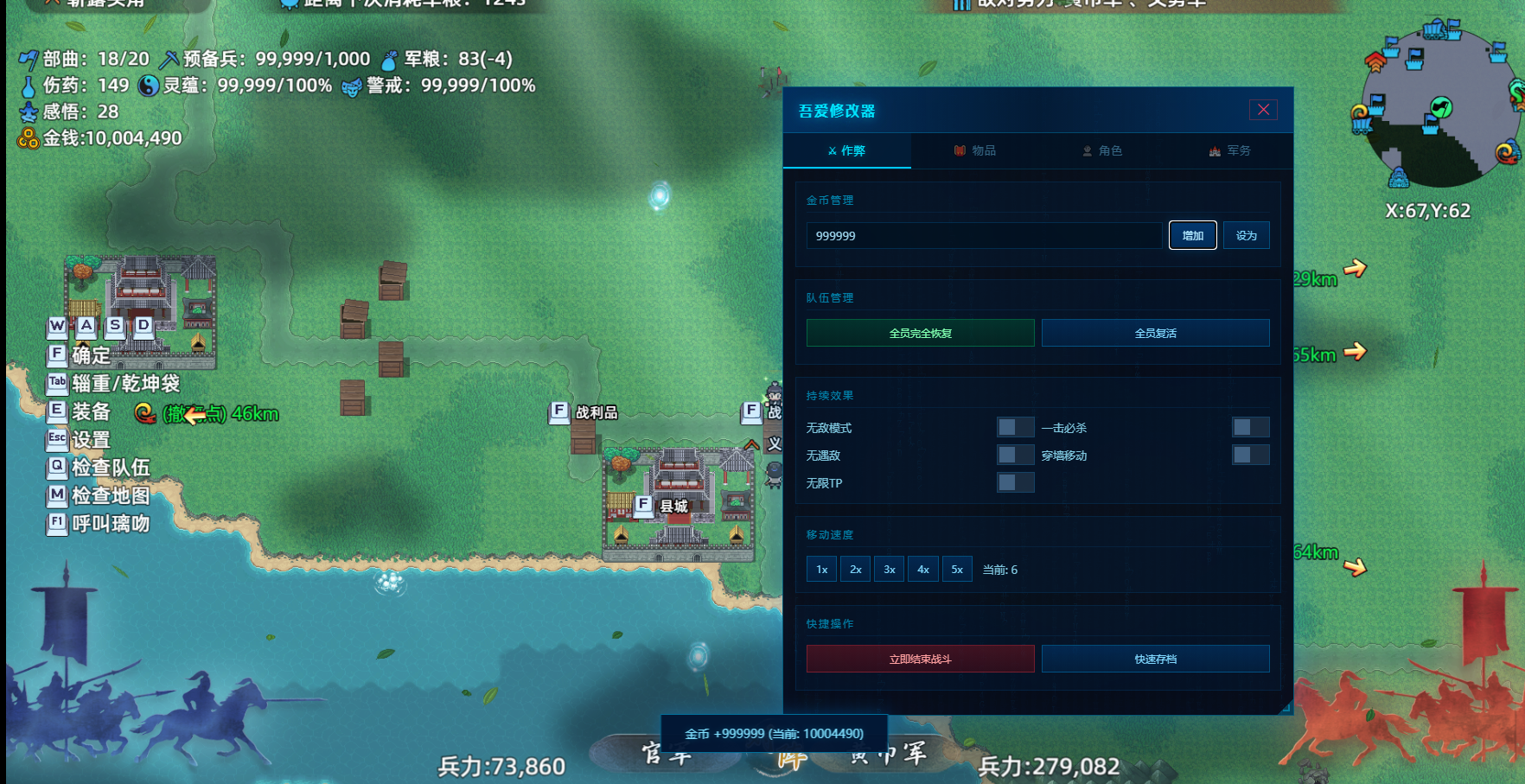Enable 无敌模式 god mode toggle
1525x784 pixels.
click(x=1016, y=427)
